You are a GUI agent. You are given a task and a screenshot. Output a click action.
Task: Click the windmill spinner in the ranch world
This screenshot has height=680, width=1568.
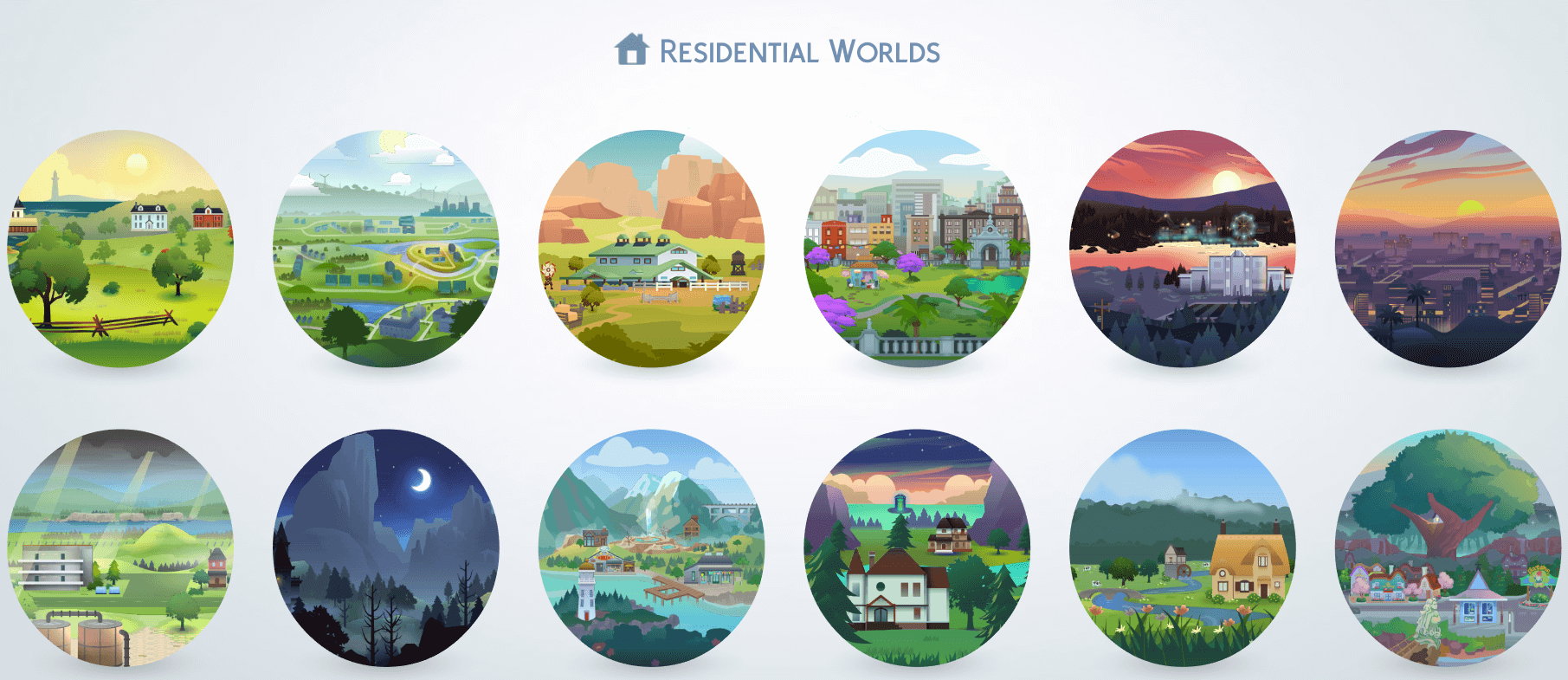coord(549,270)
